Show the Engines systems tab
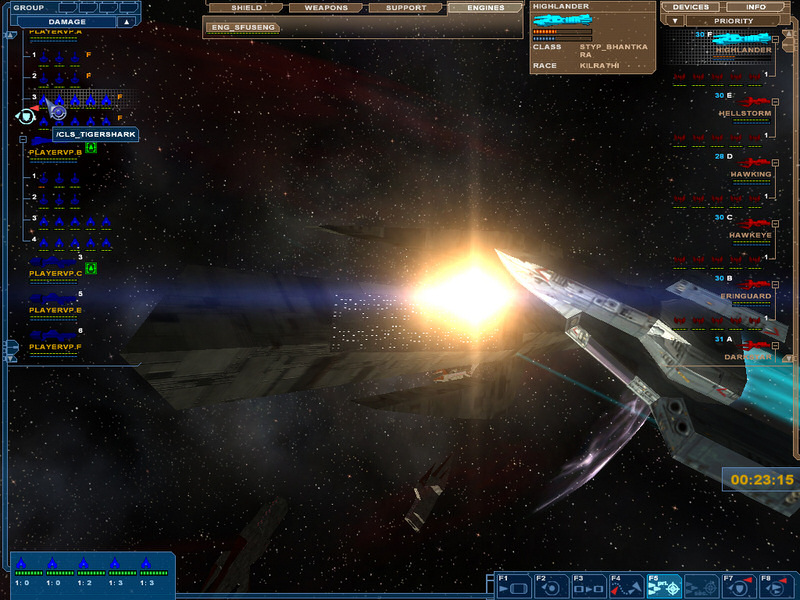This screenshot has height=600, width=800. point(487,8)
